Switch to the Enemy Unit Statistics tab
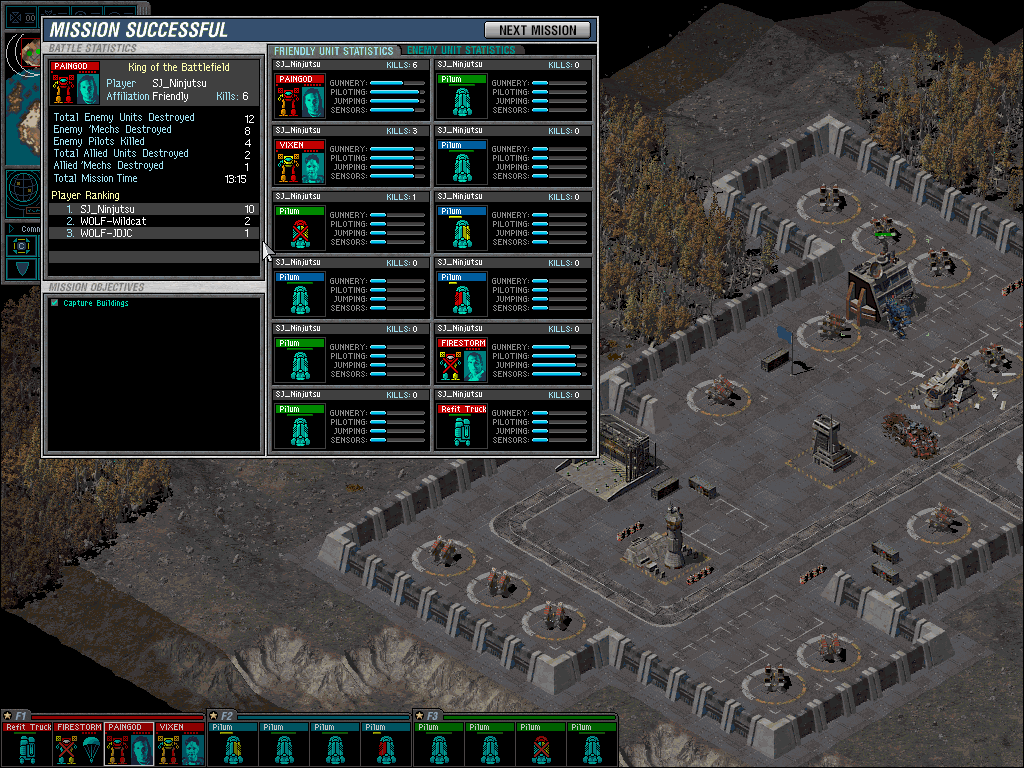 (x=461, y=50)
